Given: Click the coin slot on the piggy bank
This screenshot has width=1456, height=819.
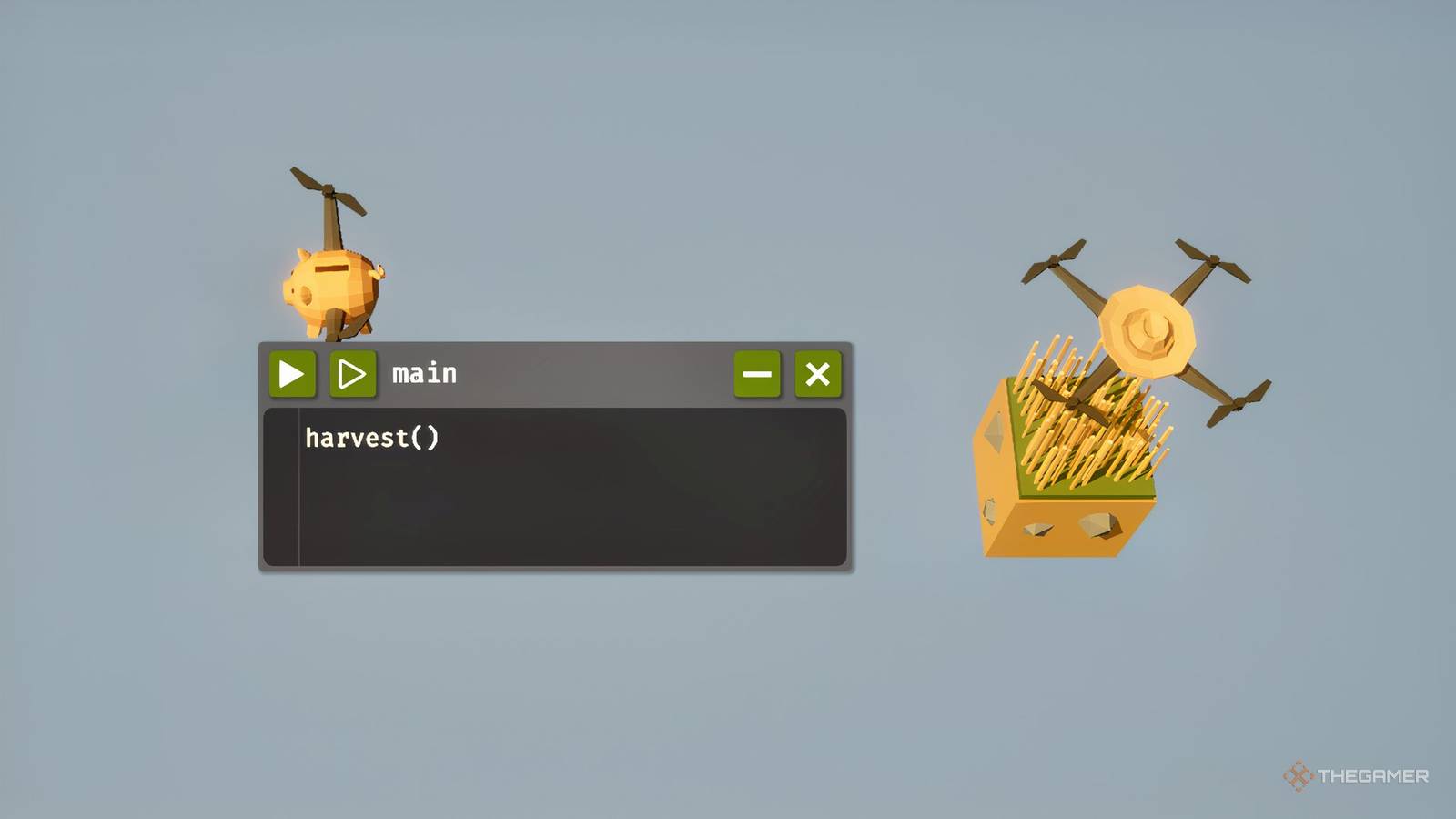Looking at the screenshot, I should point(330,268).
